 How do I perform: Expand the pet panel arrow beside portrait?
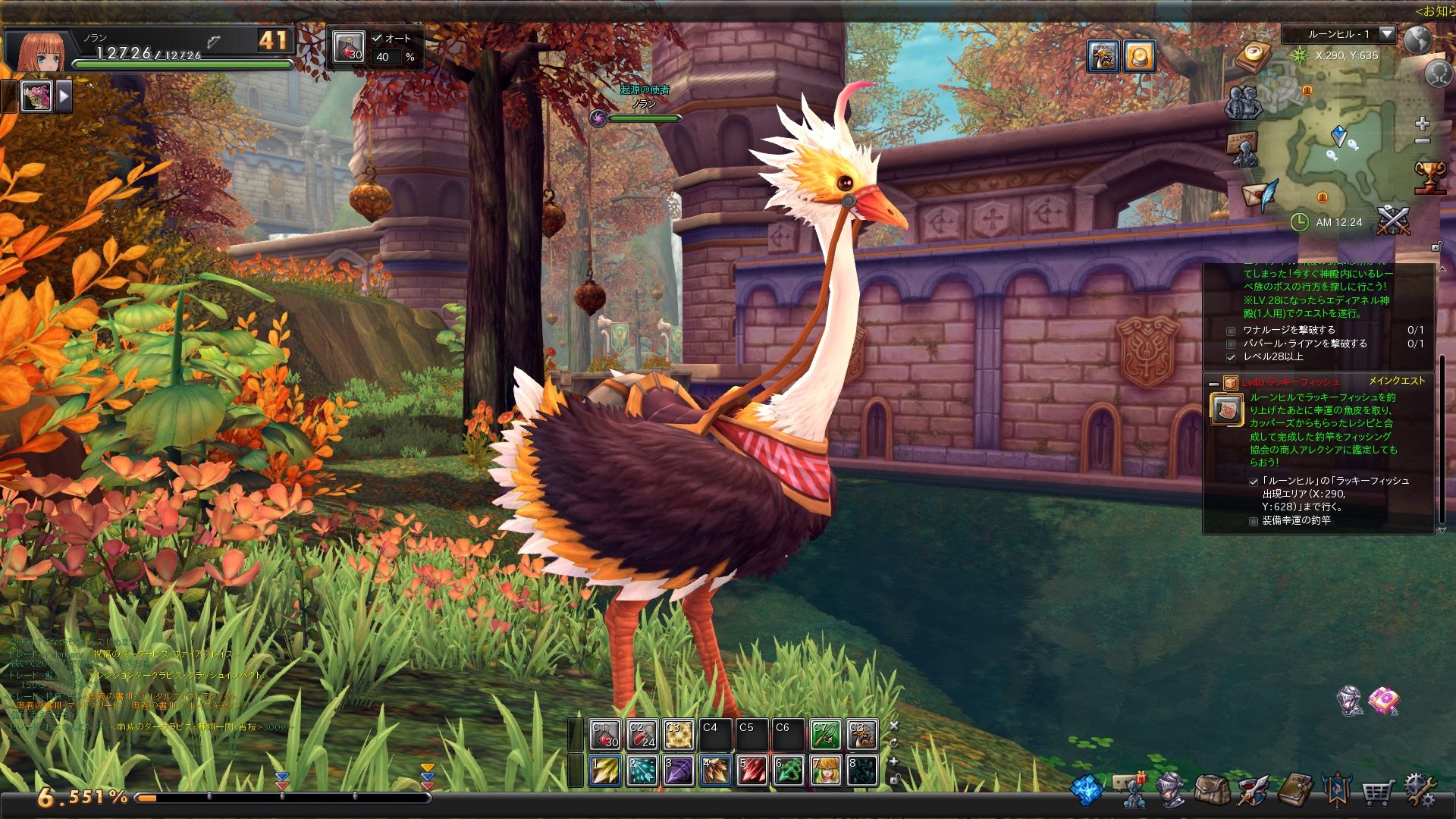(64, 96)
